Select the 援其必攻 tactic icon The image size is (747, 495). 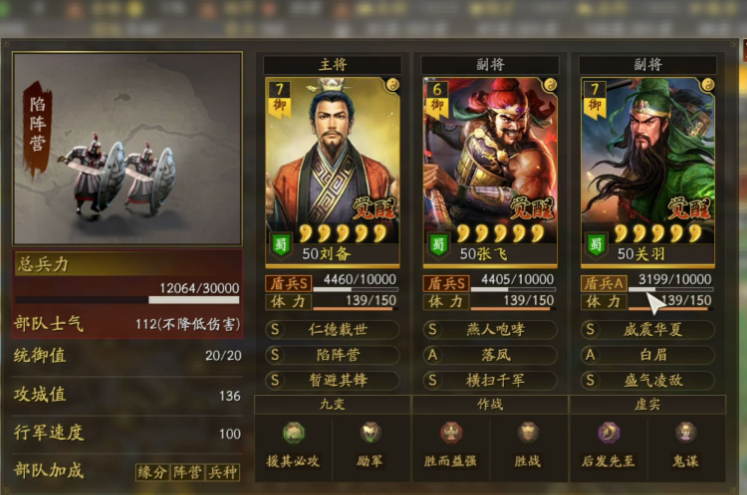point(293,433)
